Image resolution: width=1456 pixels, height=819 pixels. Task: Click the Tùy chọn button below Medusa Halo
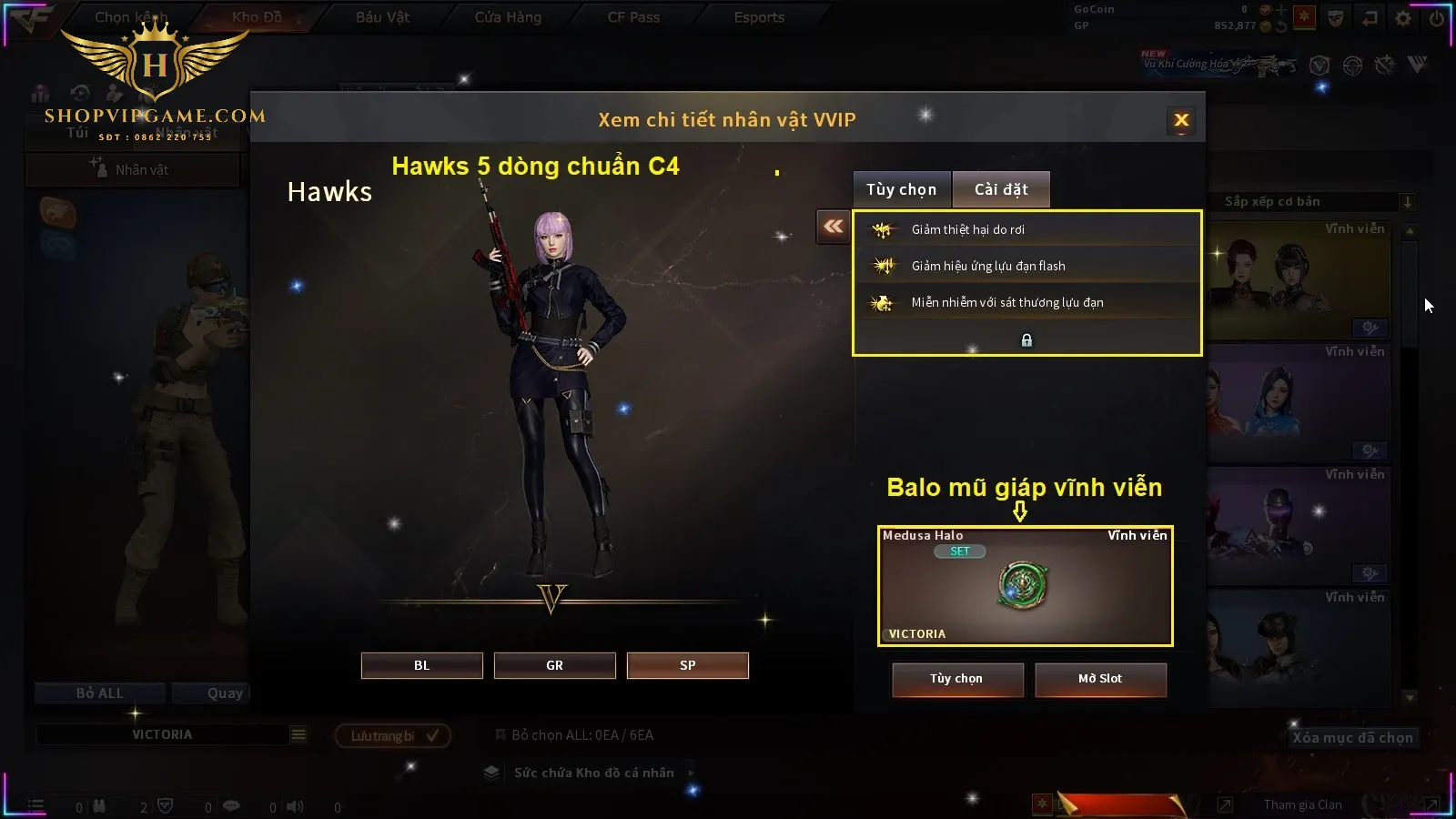point(956,679)
